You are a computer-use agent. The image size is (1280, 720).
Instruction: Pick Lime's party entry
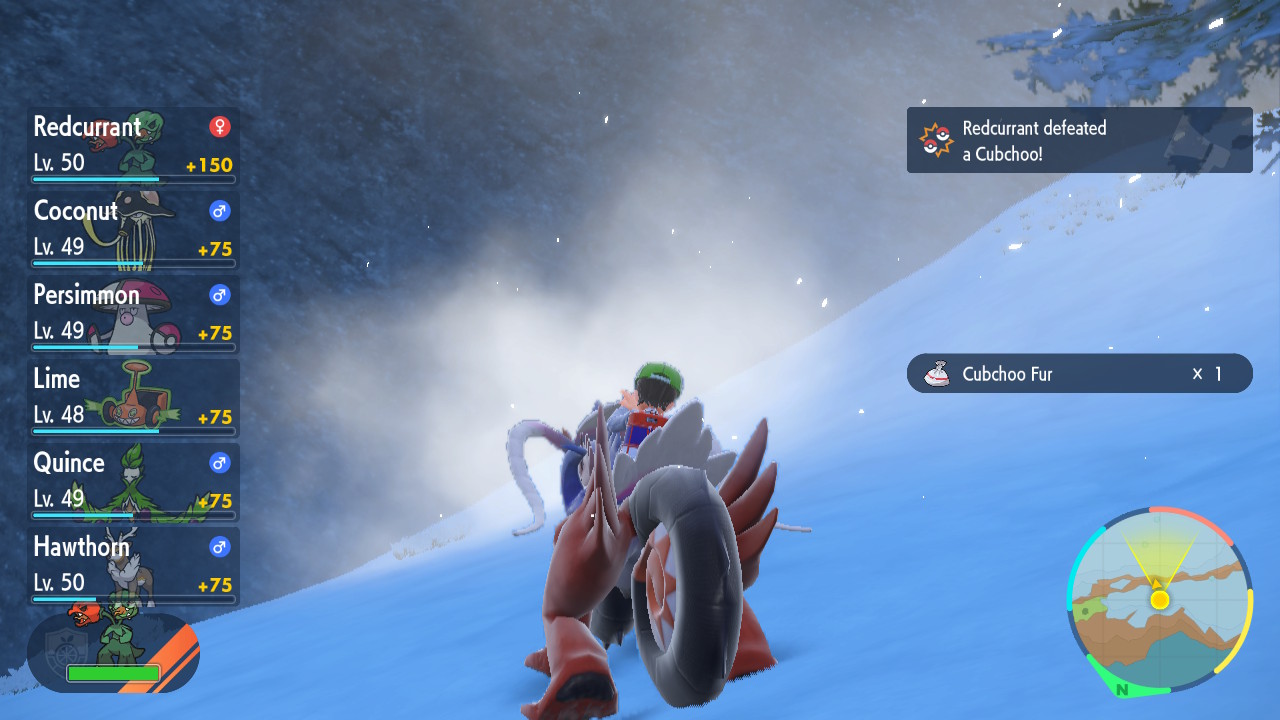point(133,398)
